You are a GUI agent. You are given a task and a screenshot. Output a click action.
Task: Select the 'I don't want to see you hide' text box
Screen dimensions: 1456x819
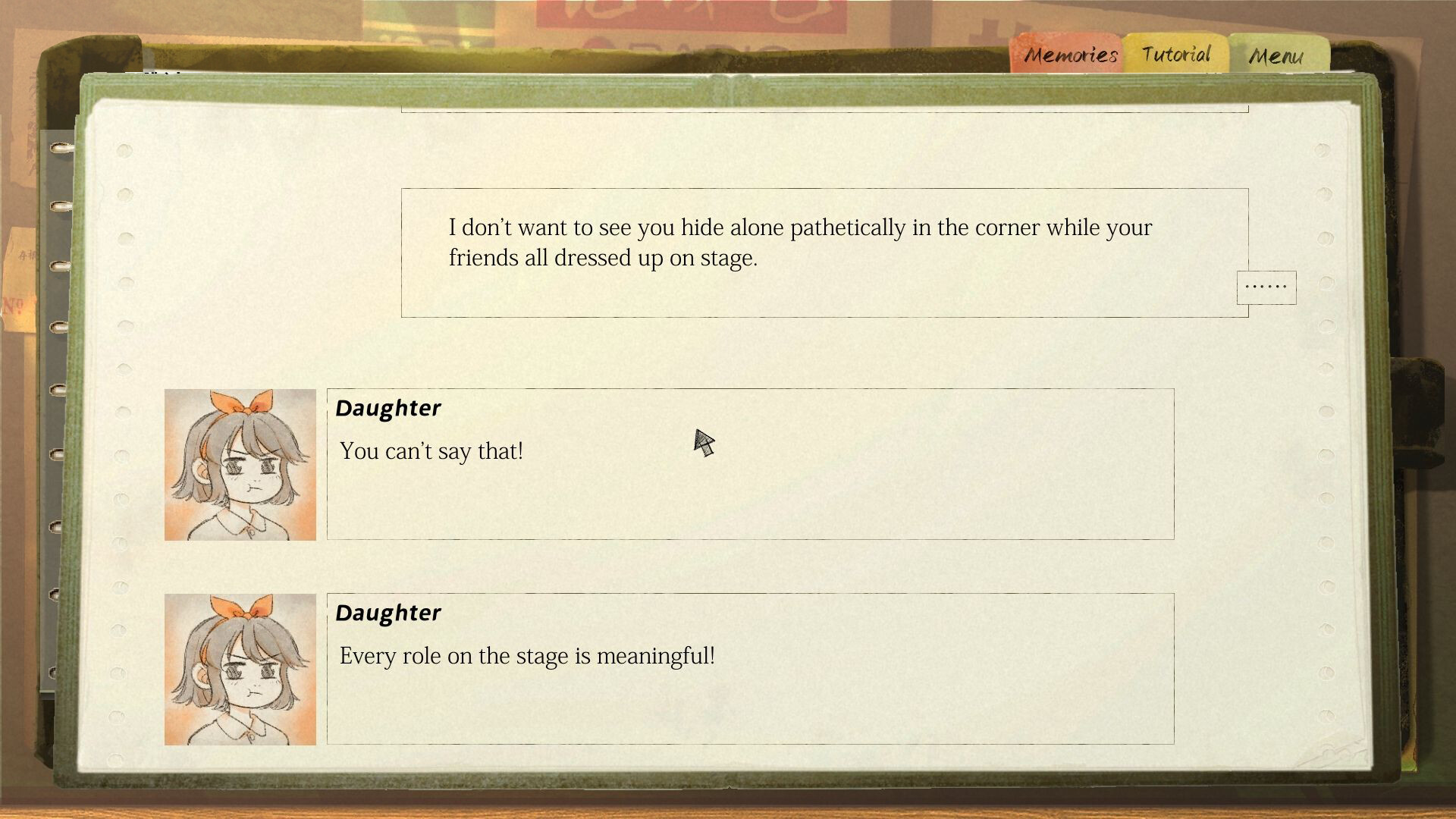[823, 250]
